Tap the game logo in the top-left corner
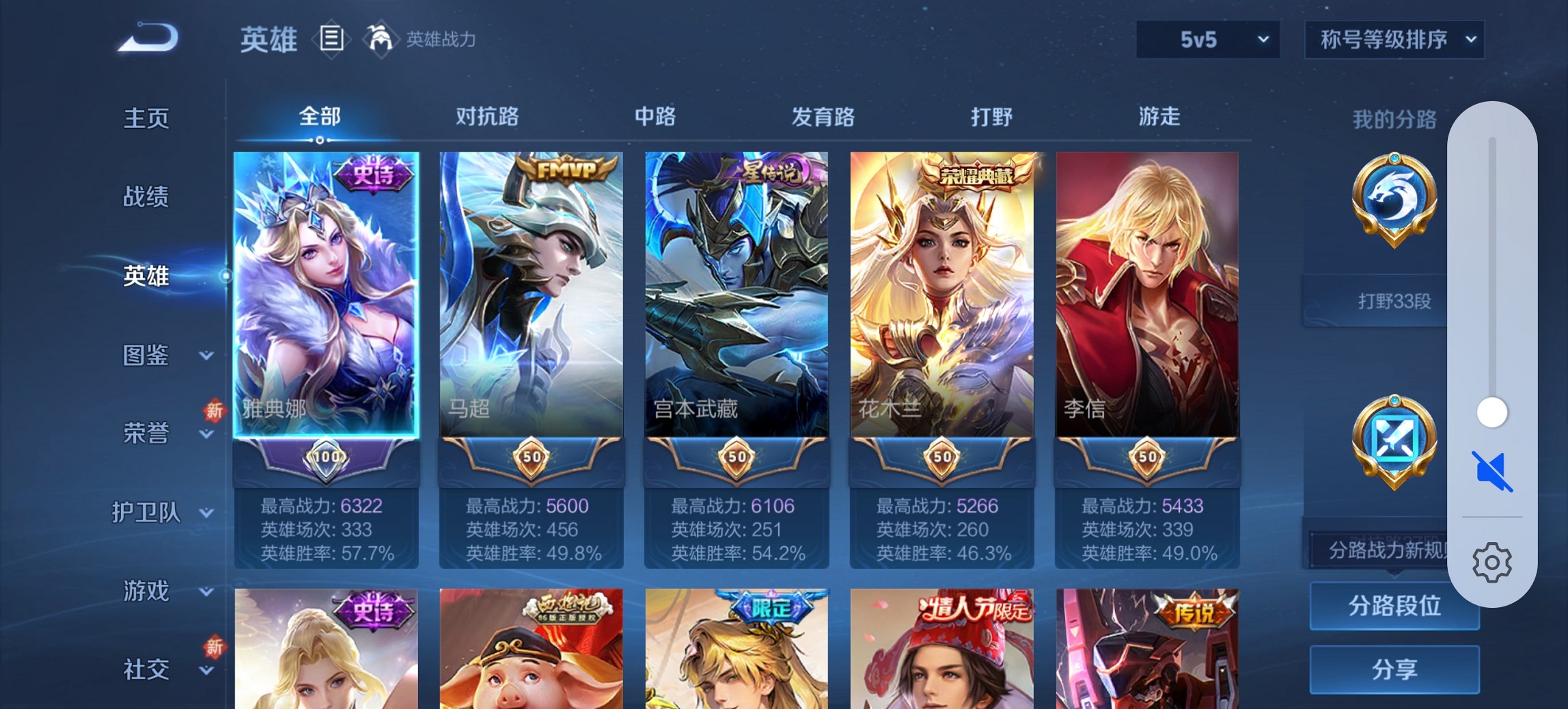Image resolution: width=1568 pixels, height=709 pixels. tap(147, 38)
